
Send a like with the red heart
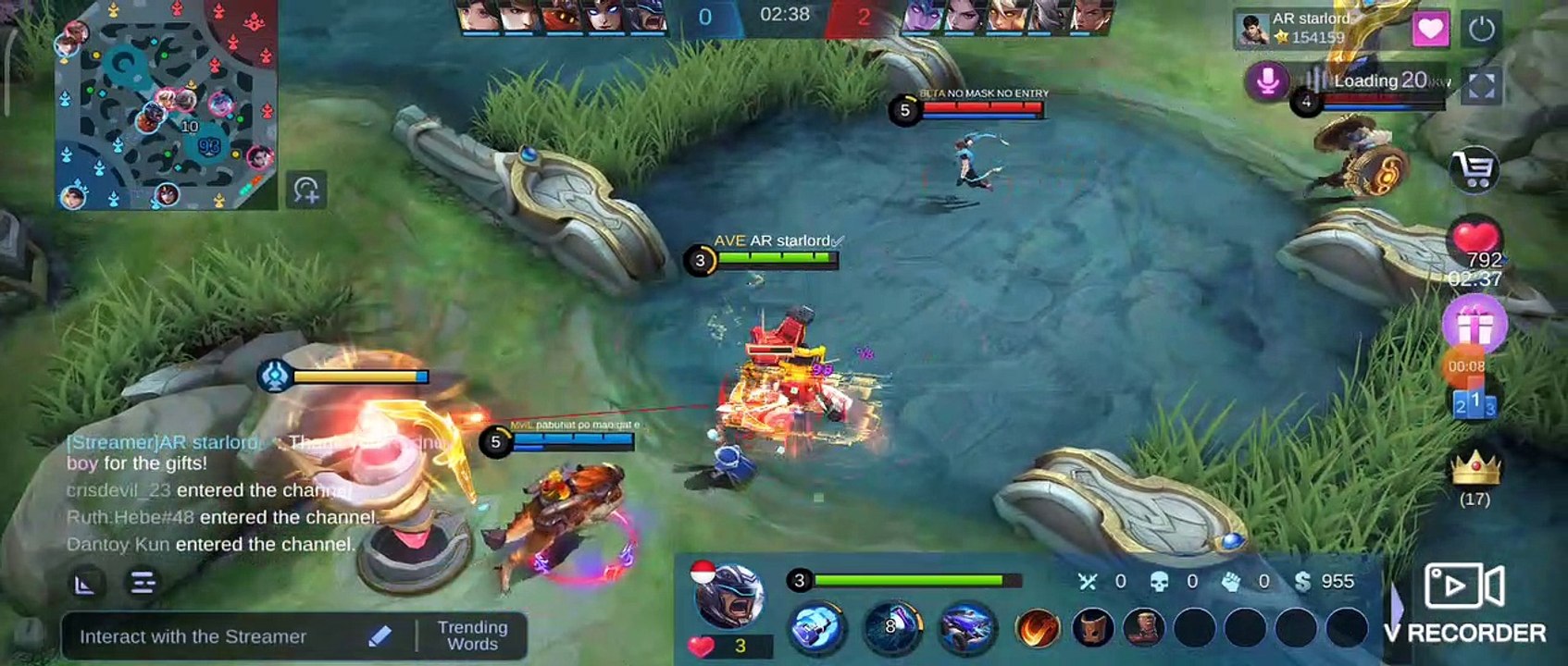(x=1475, y=240)
